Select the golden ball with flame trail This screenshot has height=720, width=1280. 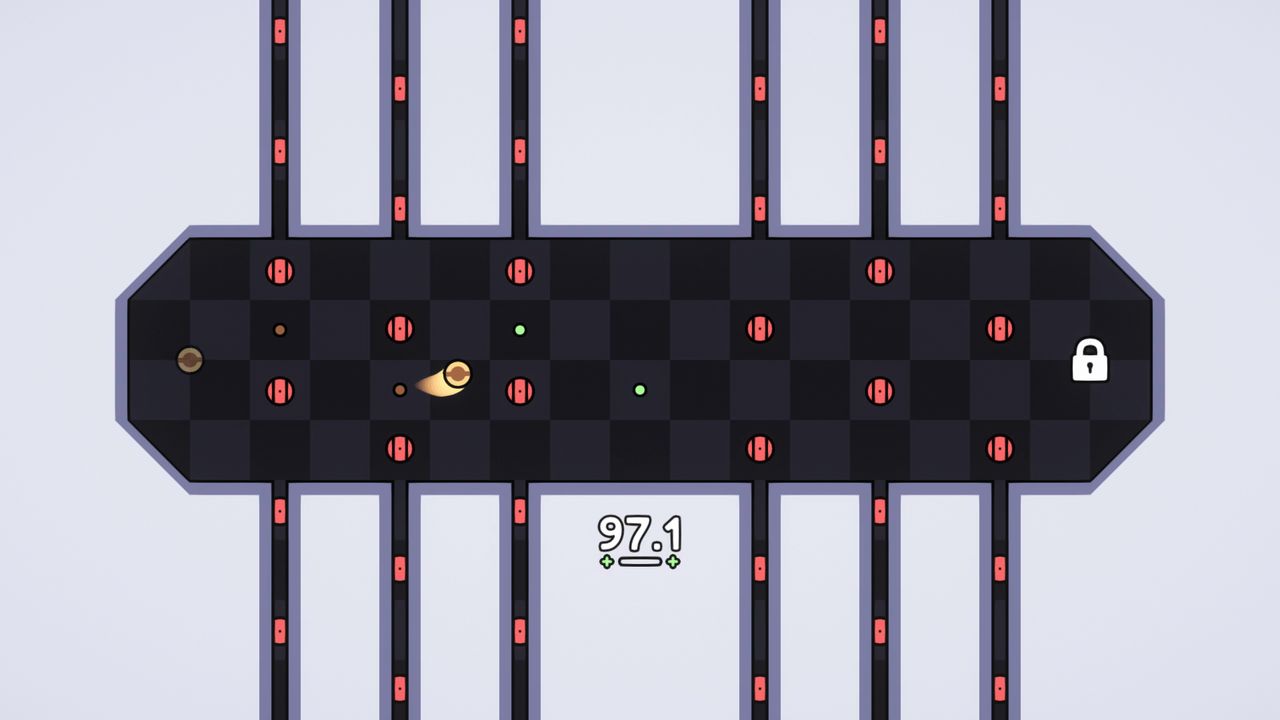459,374
